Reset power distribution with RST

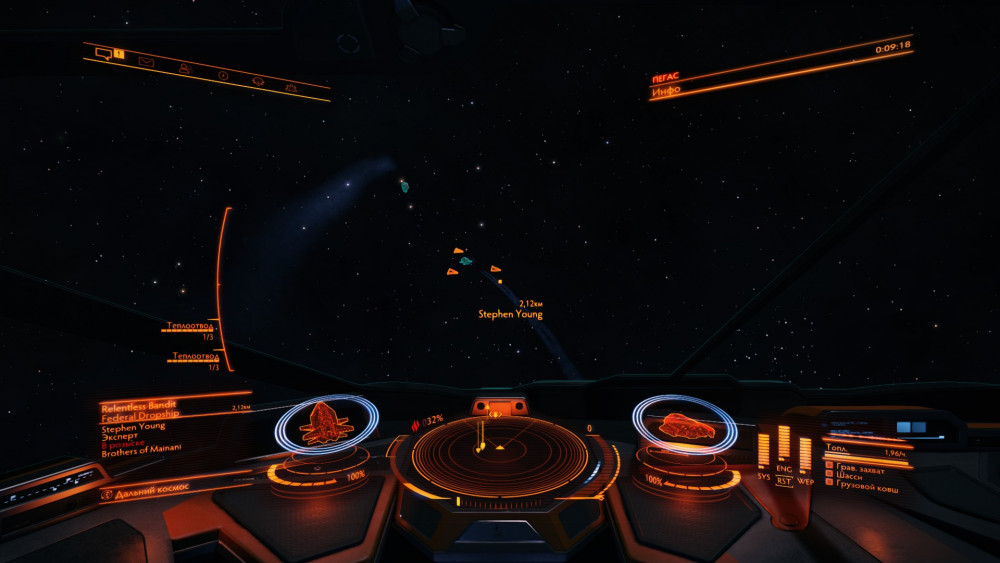point(784,481)
